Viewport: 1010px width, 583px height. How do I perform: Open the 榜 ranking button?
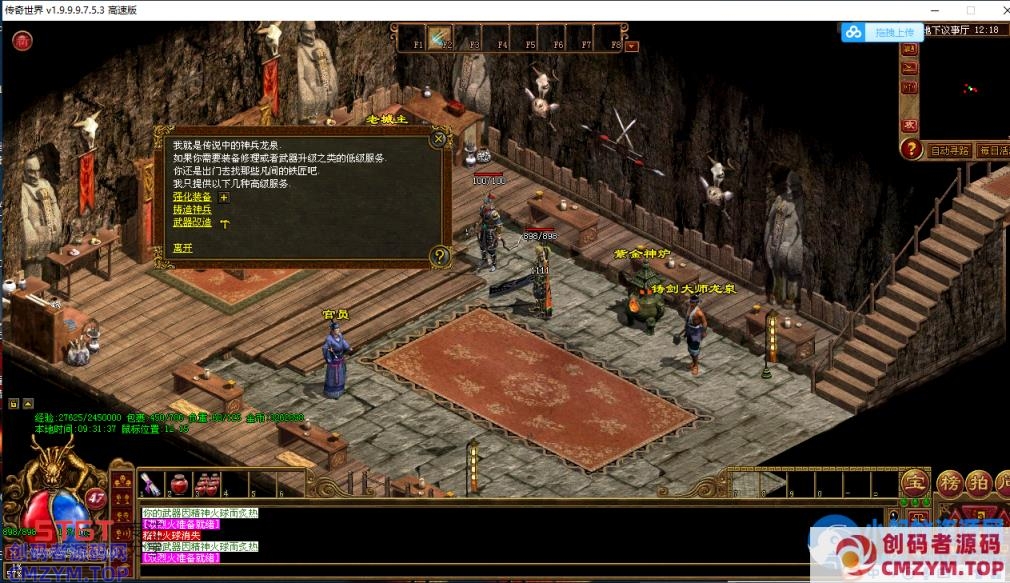[x=948, y=483]
